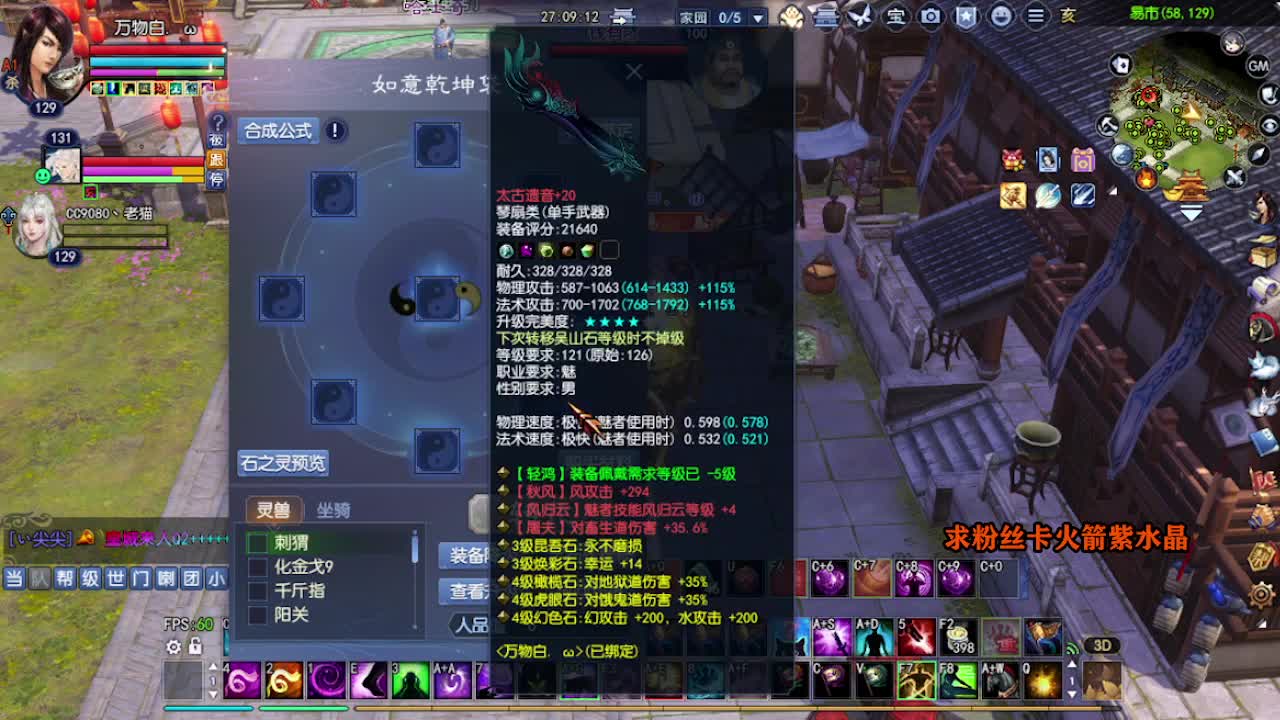Click the butterfly wings icon in the top bar

pyautogui.click(x=860, y=17)
